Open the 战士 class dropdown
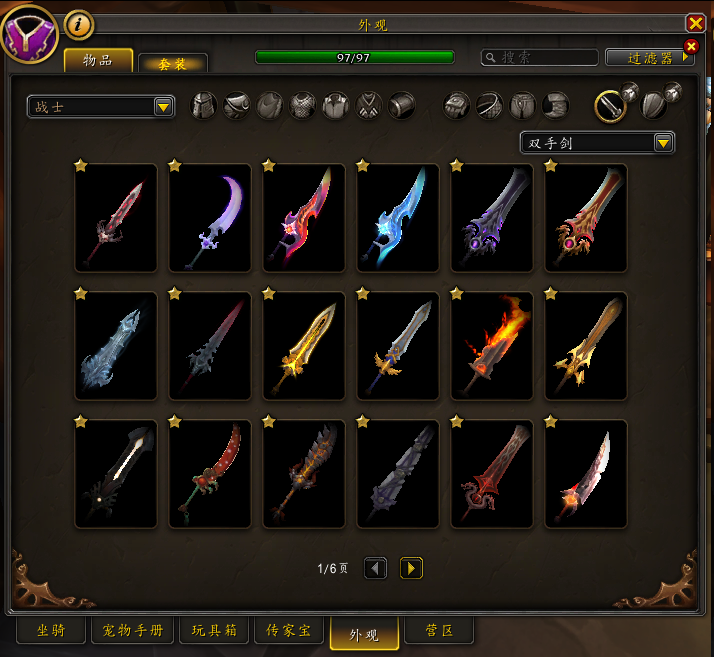Image resolution: width=714 pixels, height=657 pixels. 101,106
